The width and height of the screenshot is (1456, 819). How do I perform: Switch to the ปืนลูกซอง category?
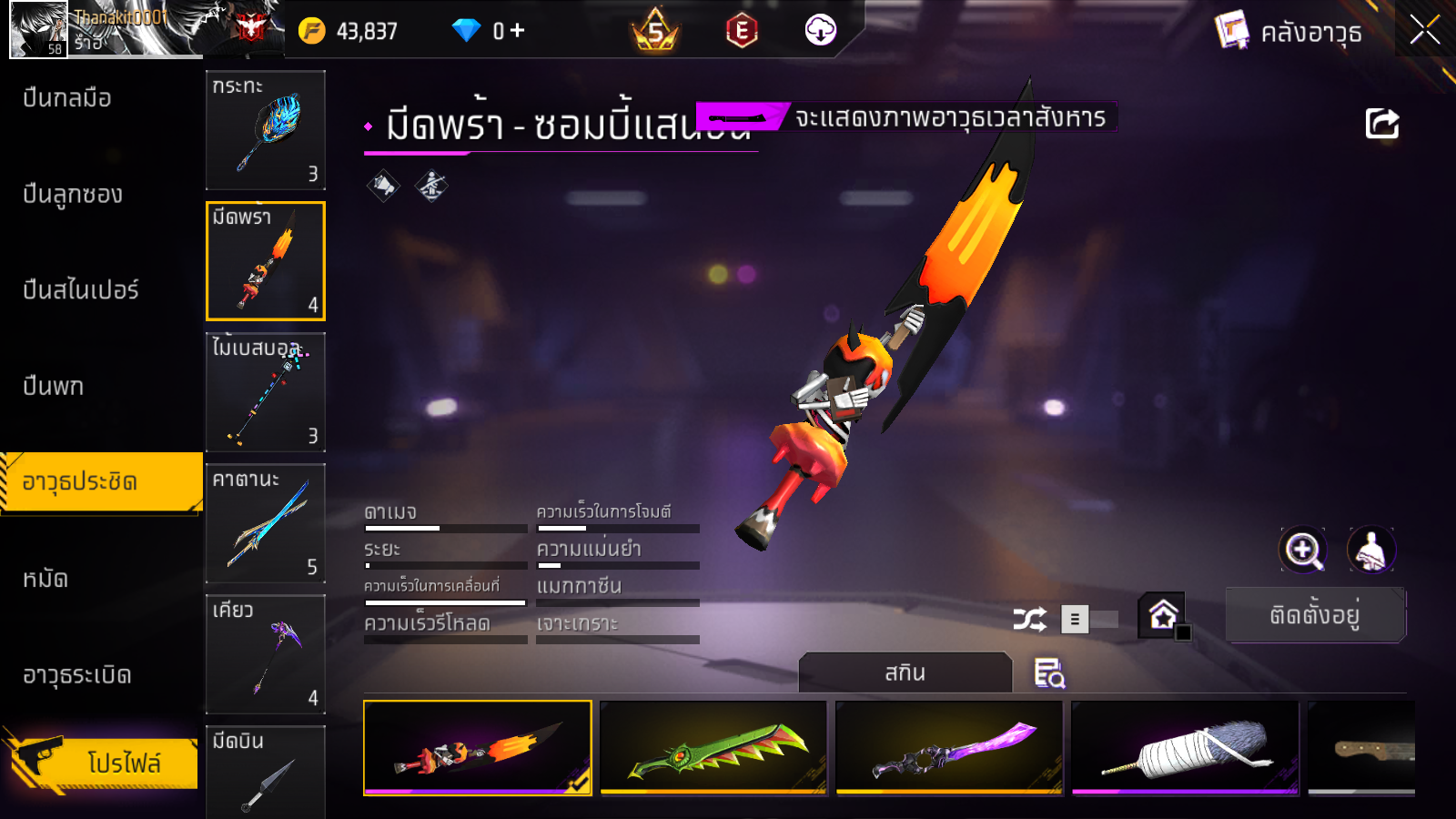73,195
